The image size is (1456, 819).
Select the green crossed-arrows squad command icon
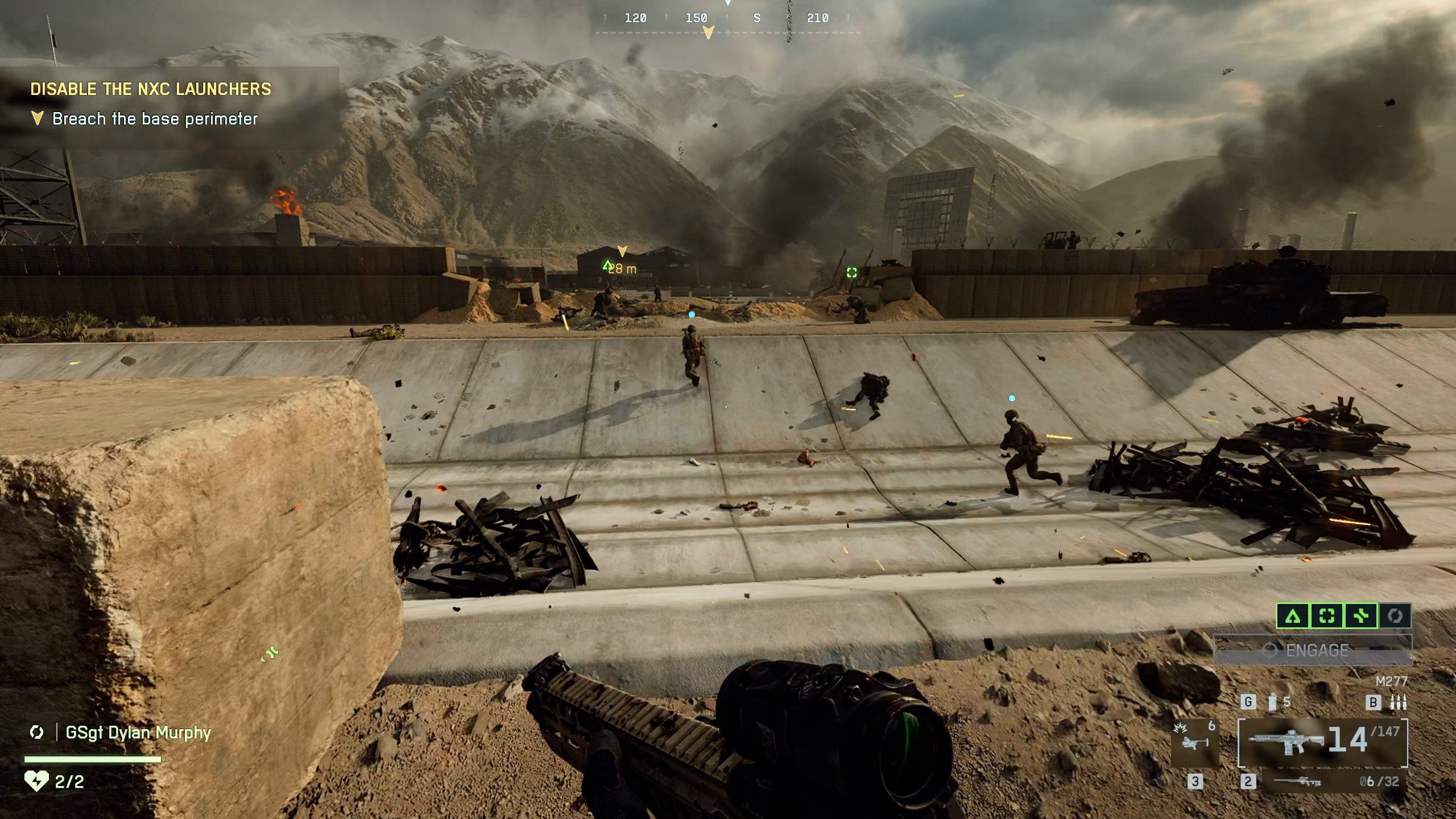coord(1360,615)
